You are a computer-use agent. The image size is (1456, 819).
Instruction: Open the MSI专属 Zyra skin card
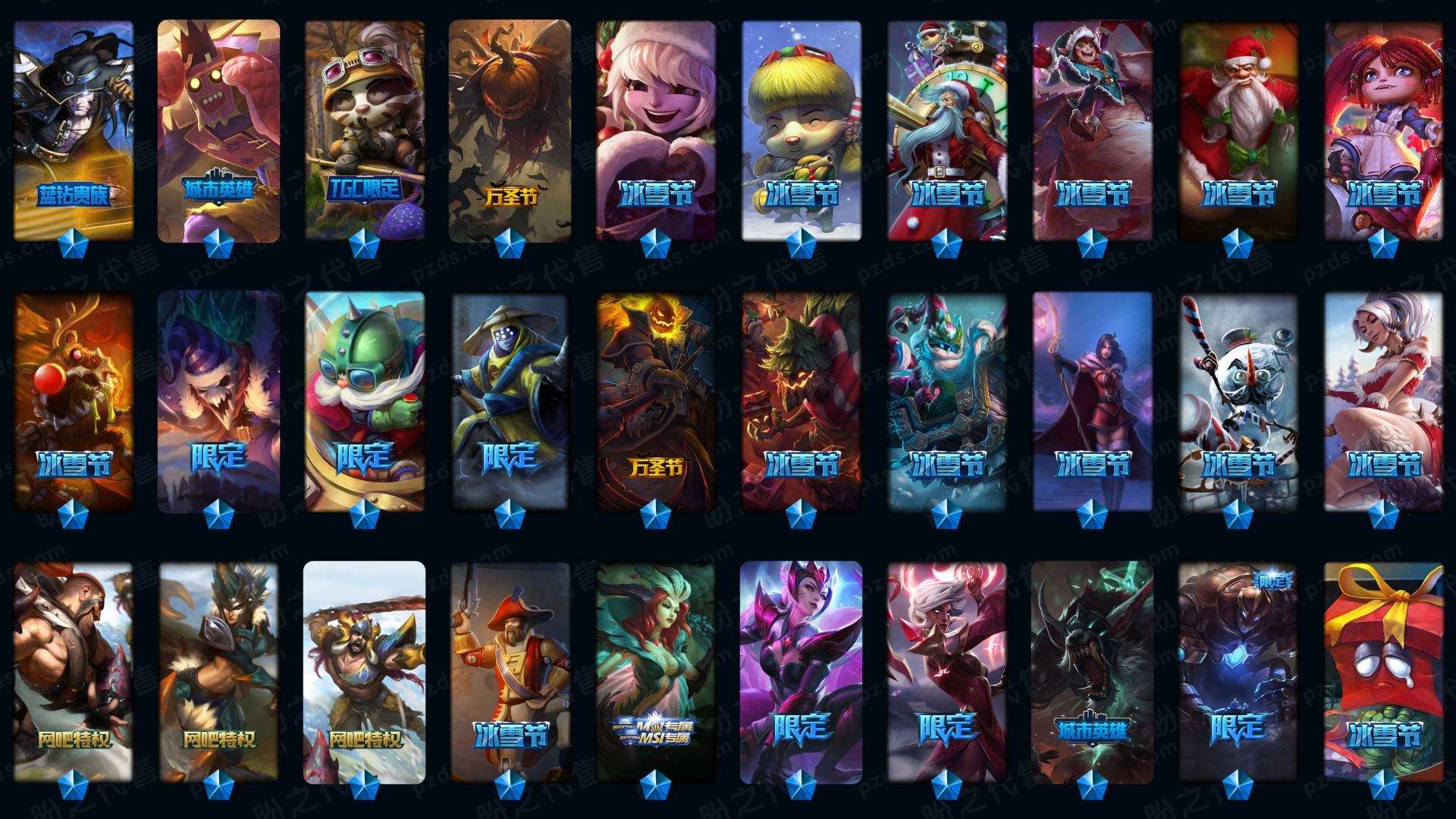656,672
